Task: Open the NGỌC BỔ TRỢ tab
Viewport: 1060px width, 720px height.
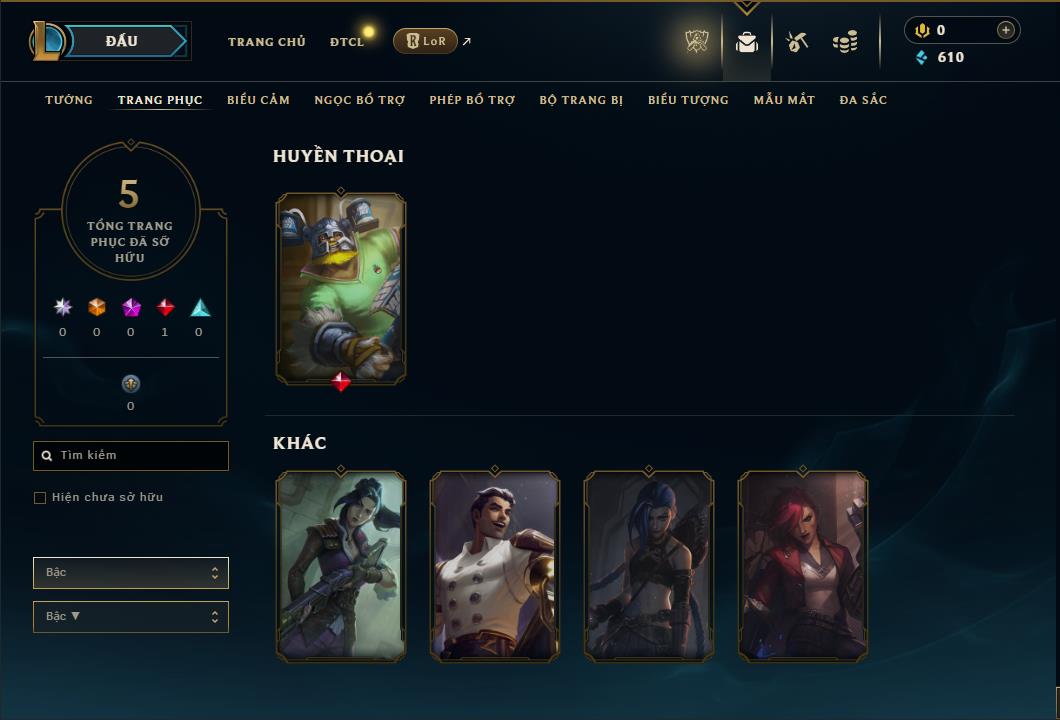Action: pyautogui.click(x=359, y=100)
